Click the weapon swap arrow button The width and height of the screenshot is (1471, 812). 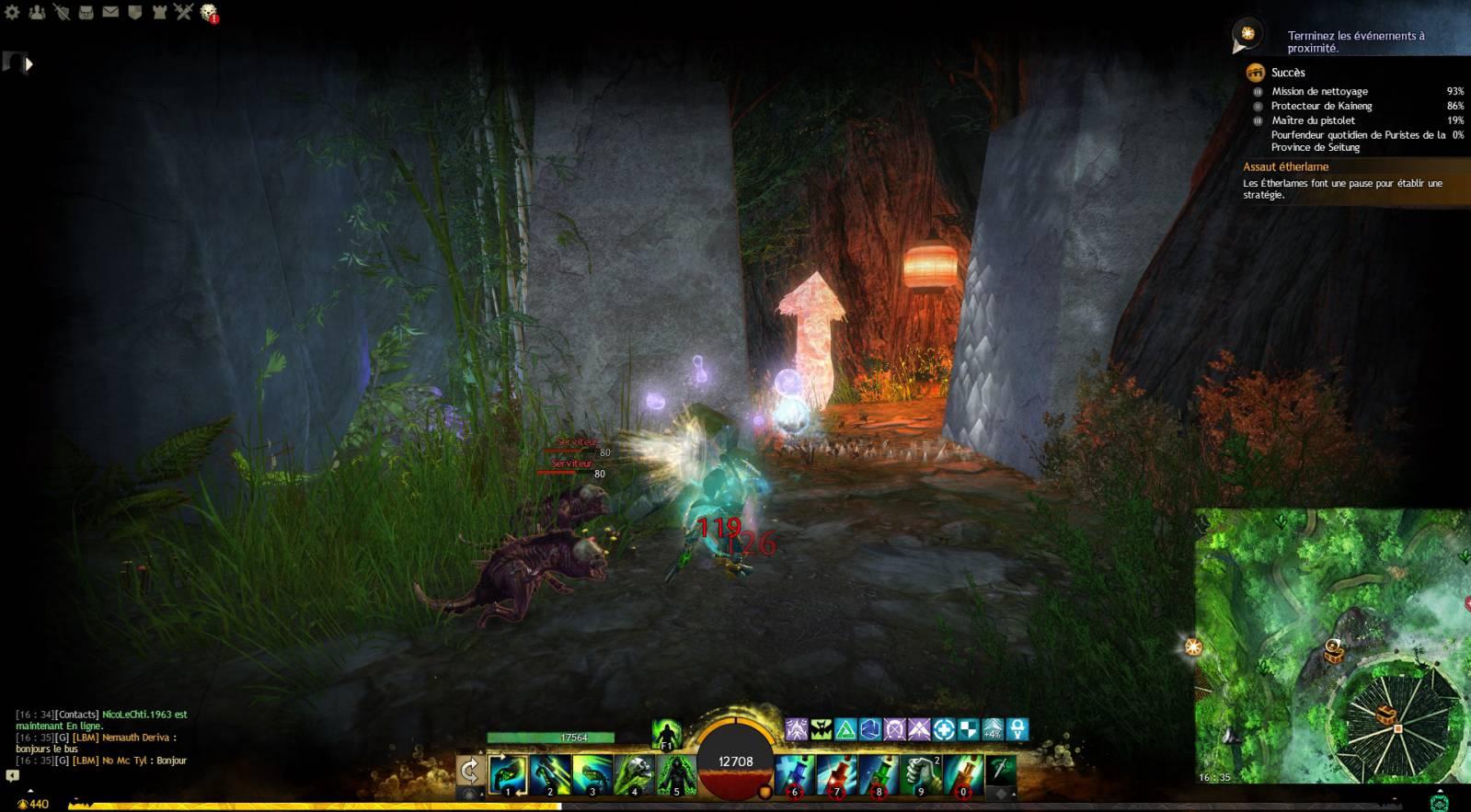coord(469,771)
